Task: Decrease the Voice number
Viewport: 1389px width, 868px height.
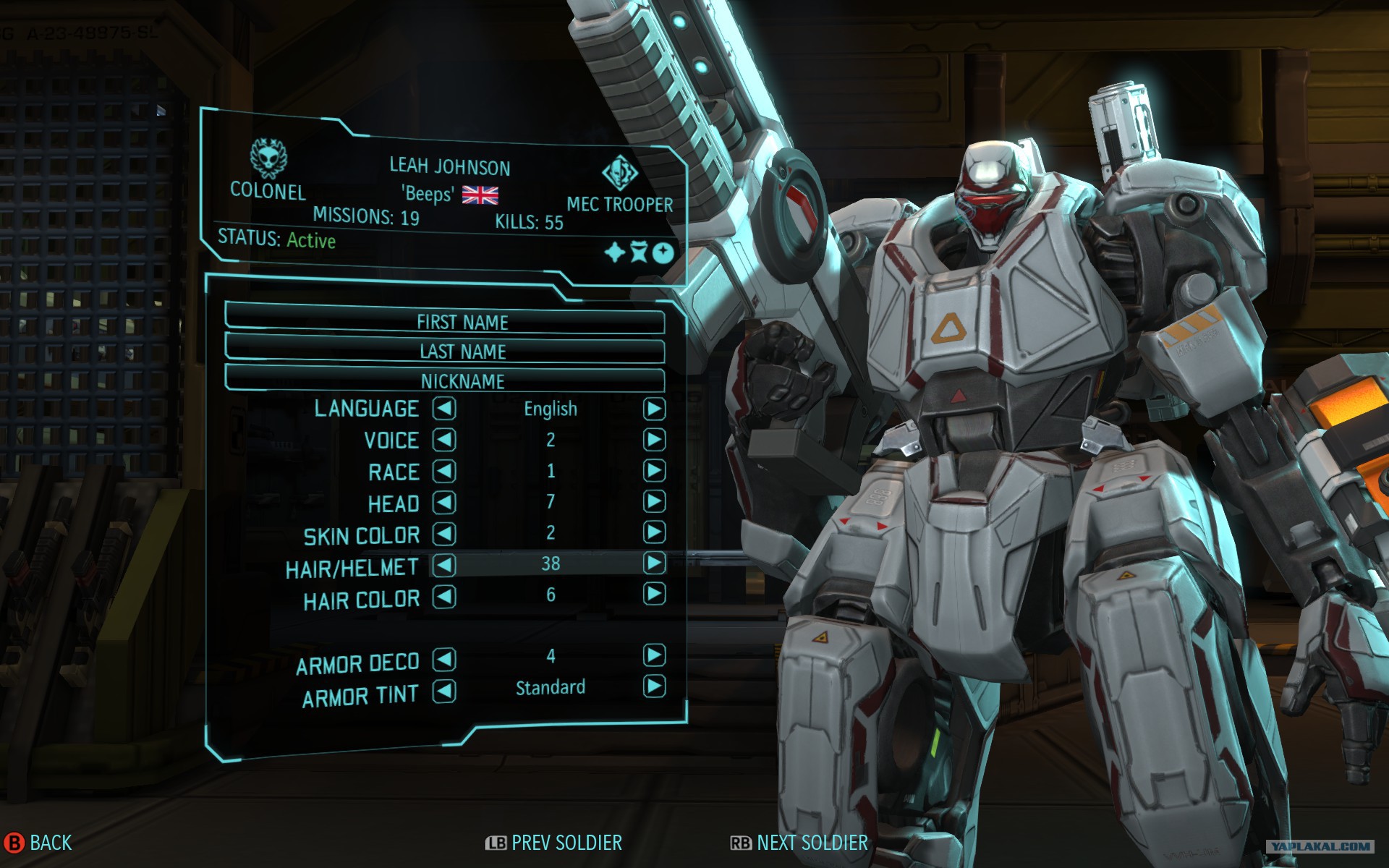Action: click(x=444, y=440)
